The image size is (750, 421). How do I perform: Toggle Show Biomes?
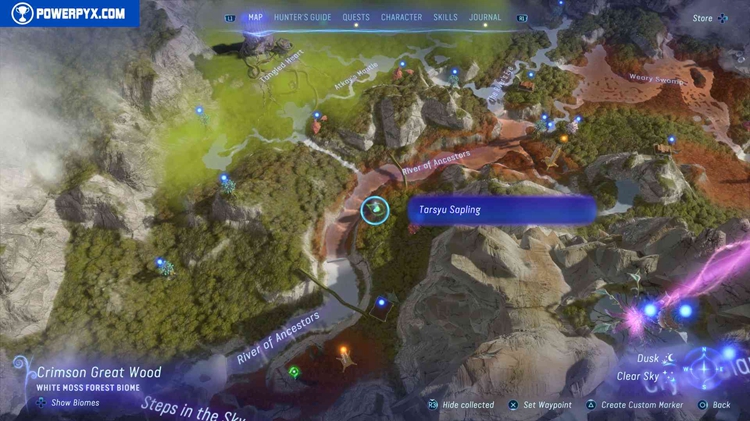[68, 402]
